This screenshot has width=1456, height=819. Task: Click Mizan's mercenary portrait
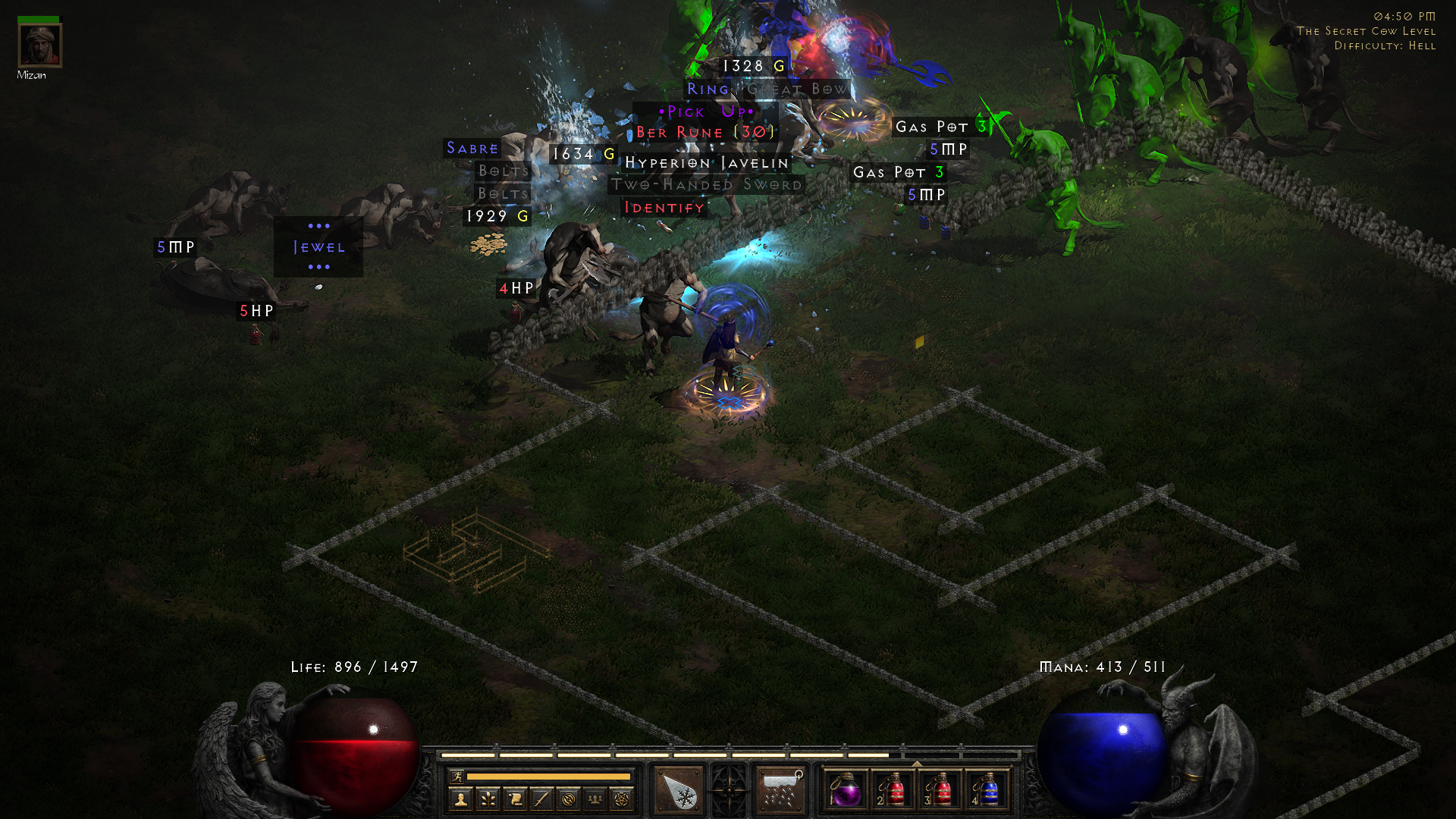(x=42, y=47)
